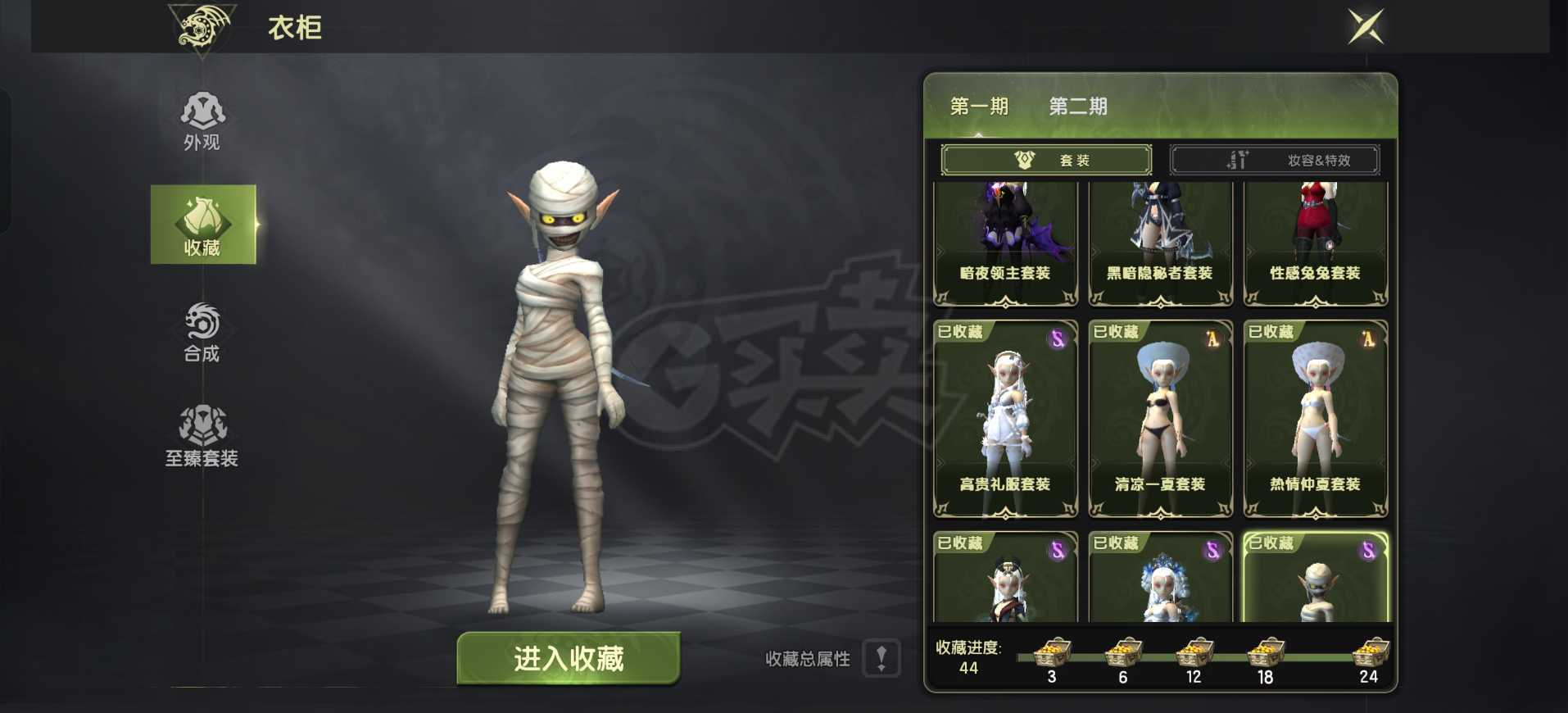Select the 高贵礼服套装 outfit thumbnail
Viewport: 1568px width, 713px height.
(x=1004, y=418)
